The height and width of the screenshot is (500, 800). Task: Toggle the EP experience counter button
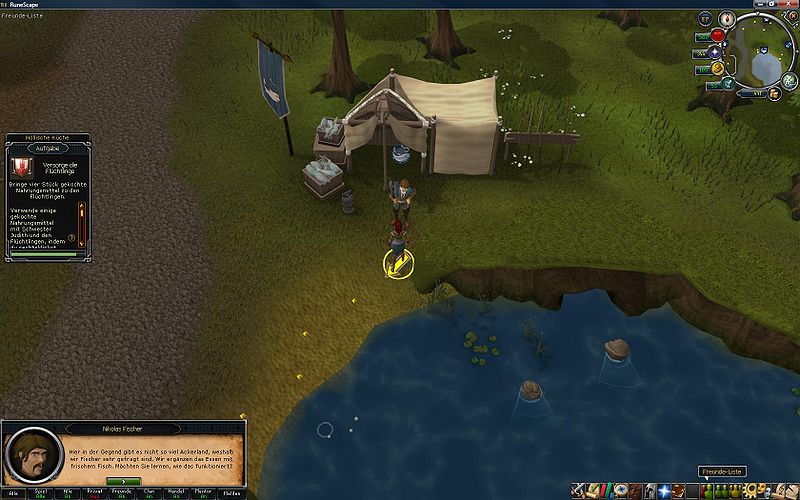(x=704, y=19)
